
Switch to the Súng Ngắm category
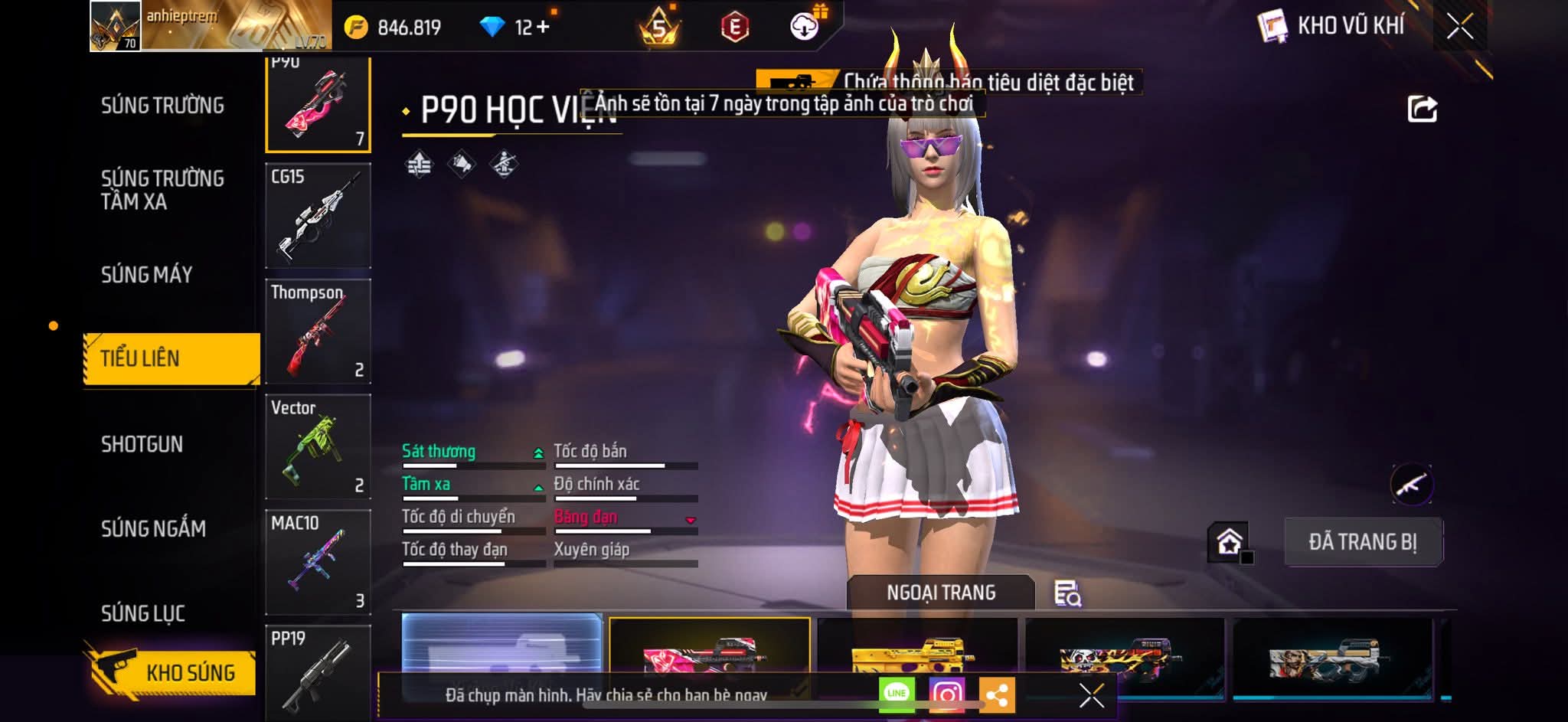(153, 528)
